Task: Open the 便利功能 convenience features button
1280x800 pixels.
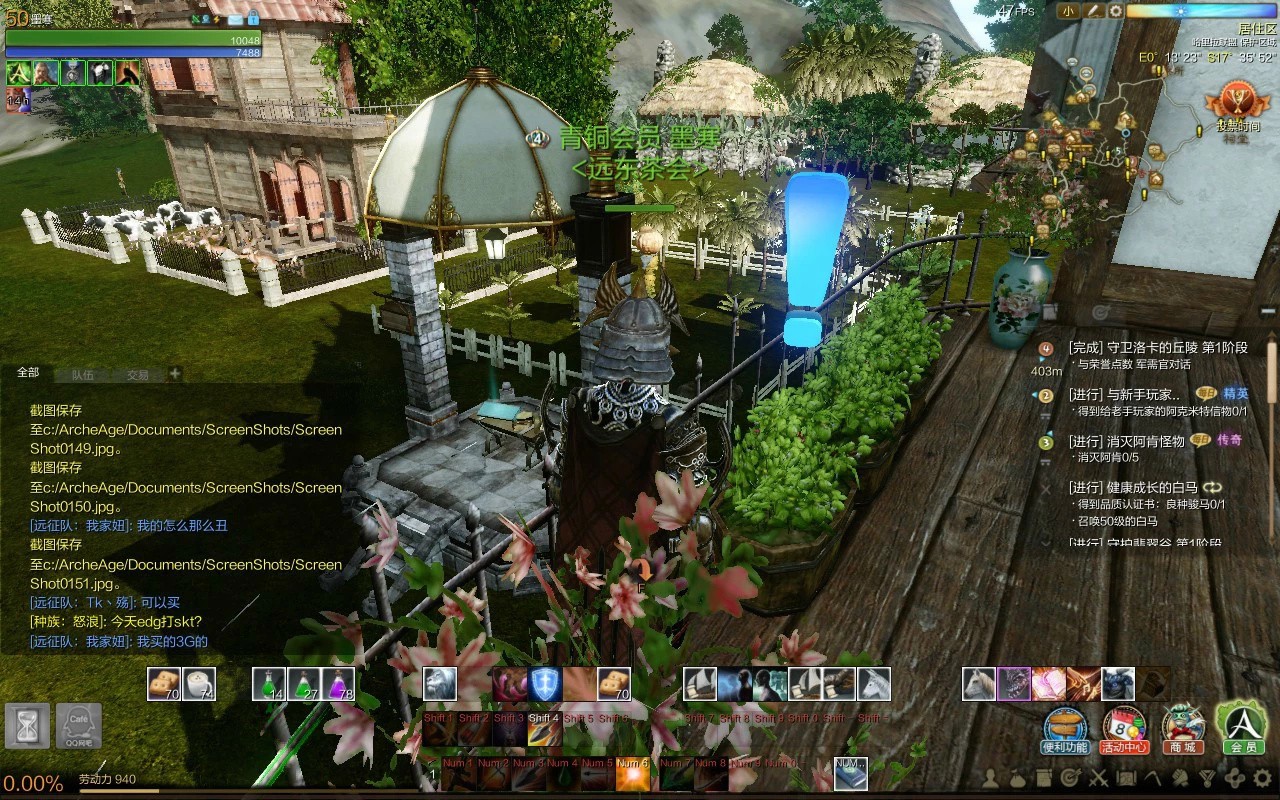Action: (x=1064, y=729)
